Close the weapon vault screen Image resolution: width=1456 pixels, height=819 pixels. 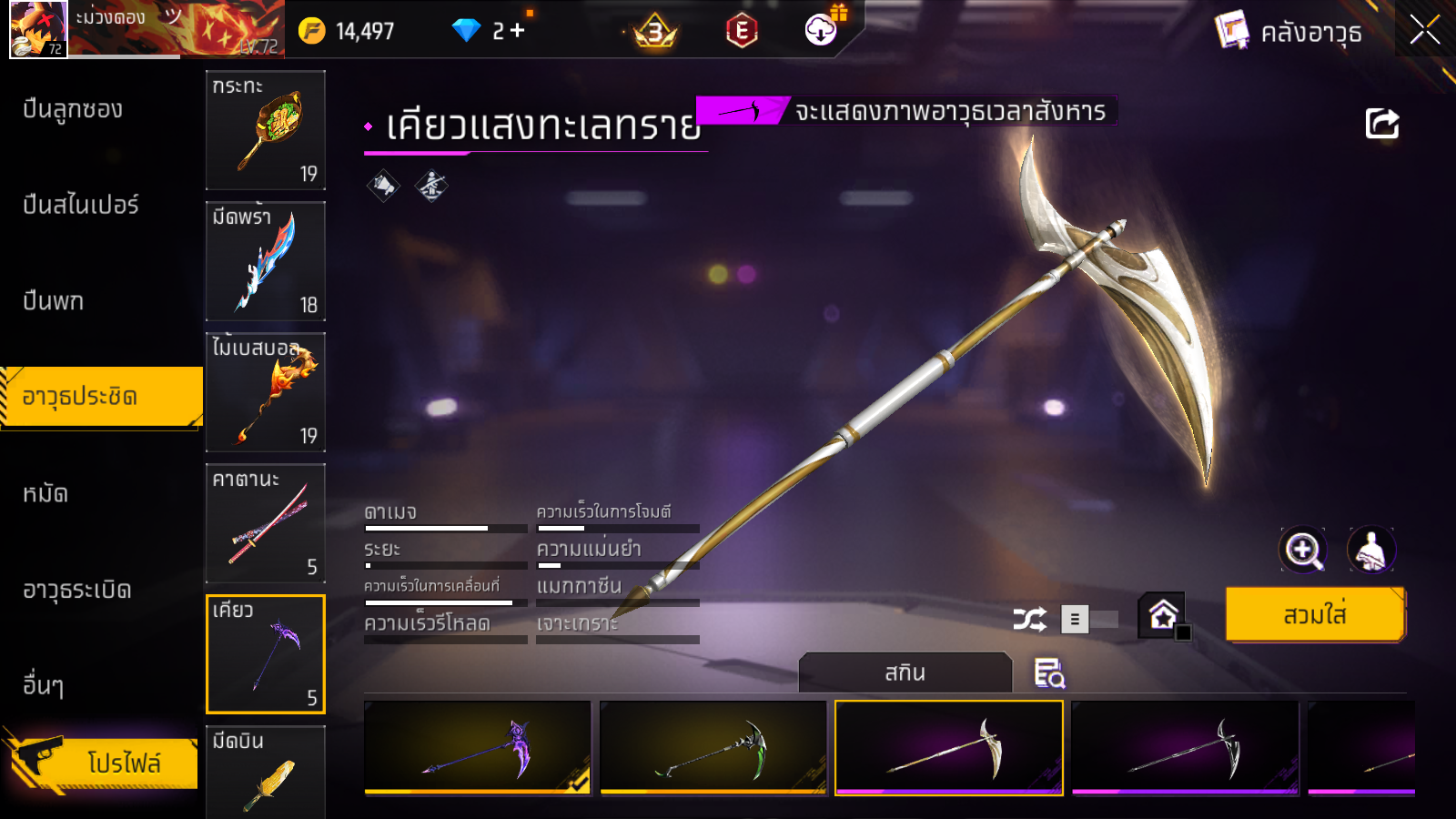(x=1424, y=30)
